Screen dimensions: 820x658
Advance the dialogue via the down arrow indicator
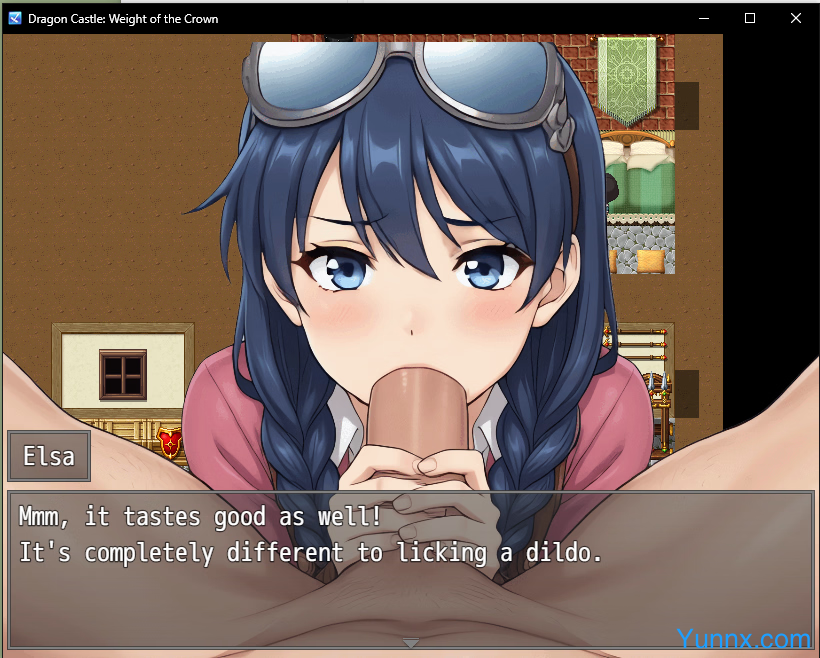tap(410, 642)
